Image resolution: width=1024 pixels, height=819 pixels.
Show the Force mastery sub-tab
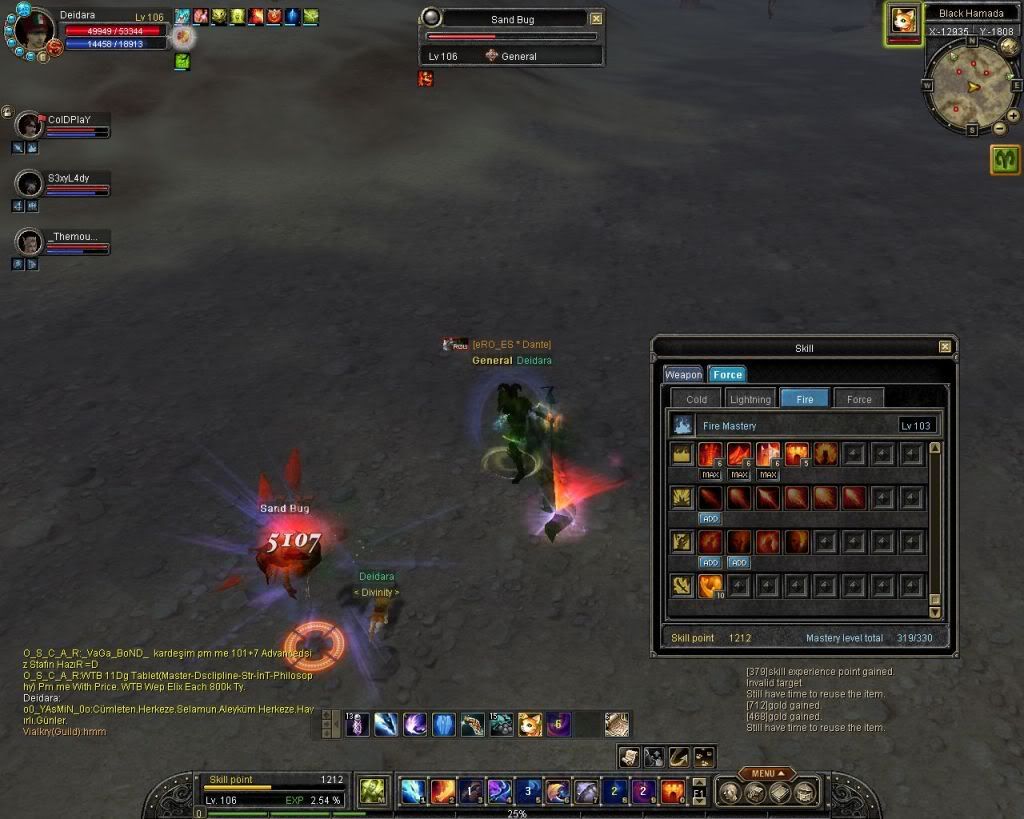tap(859, 399)
